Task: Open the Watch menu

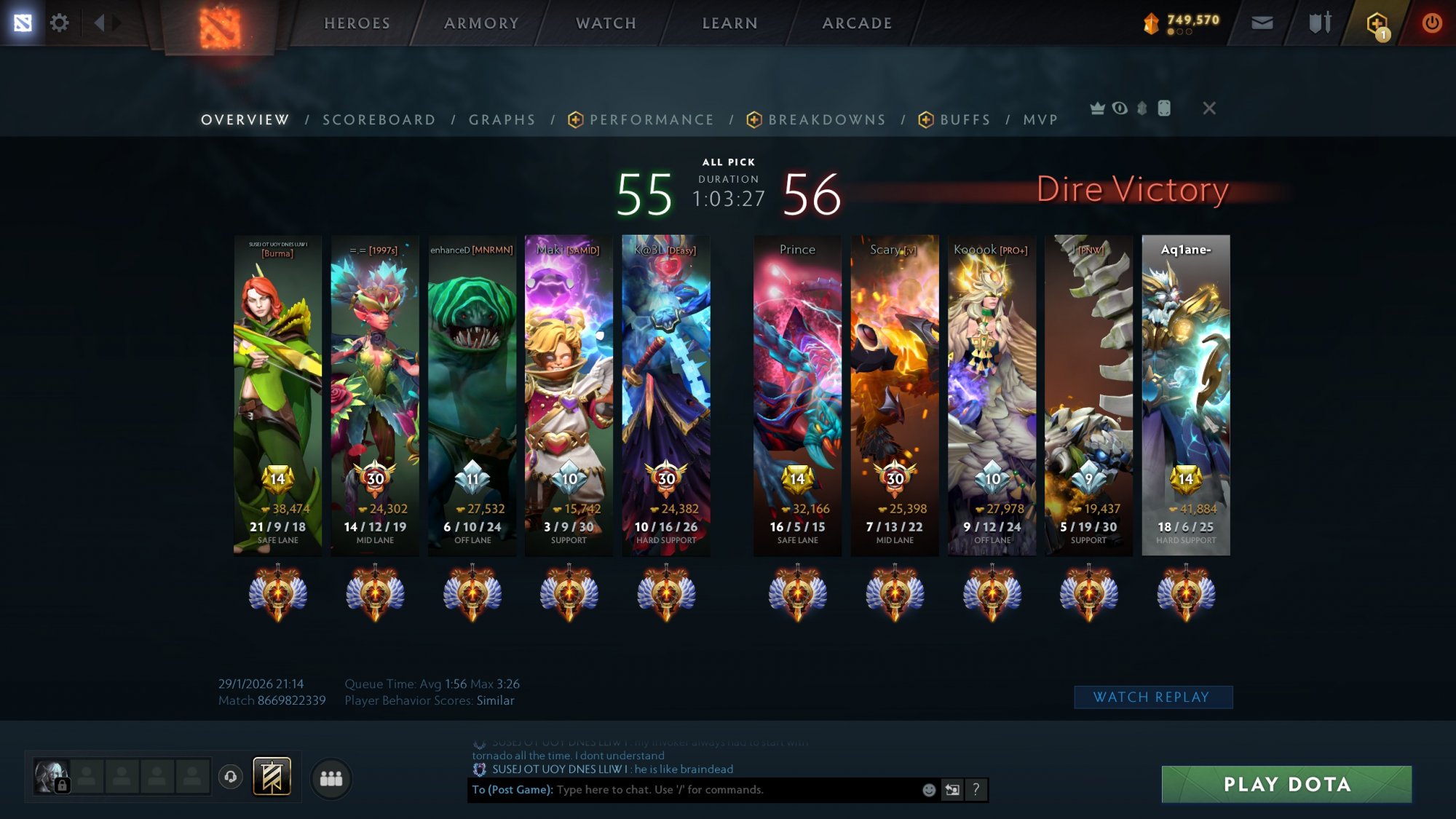Action: (606, 23)
